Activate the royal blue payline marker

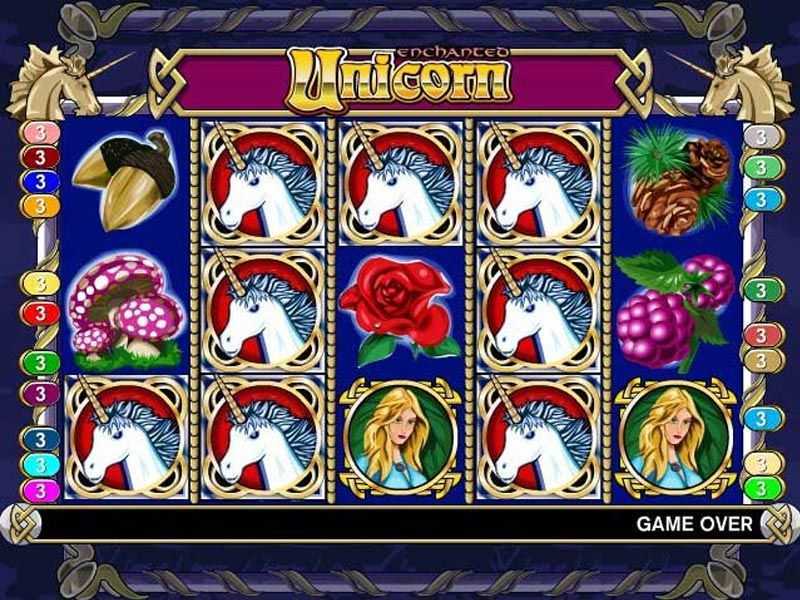tap(40, 181)
